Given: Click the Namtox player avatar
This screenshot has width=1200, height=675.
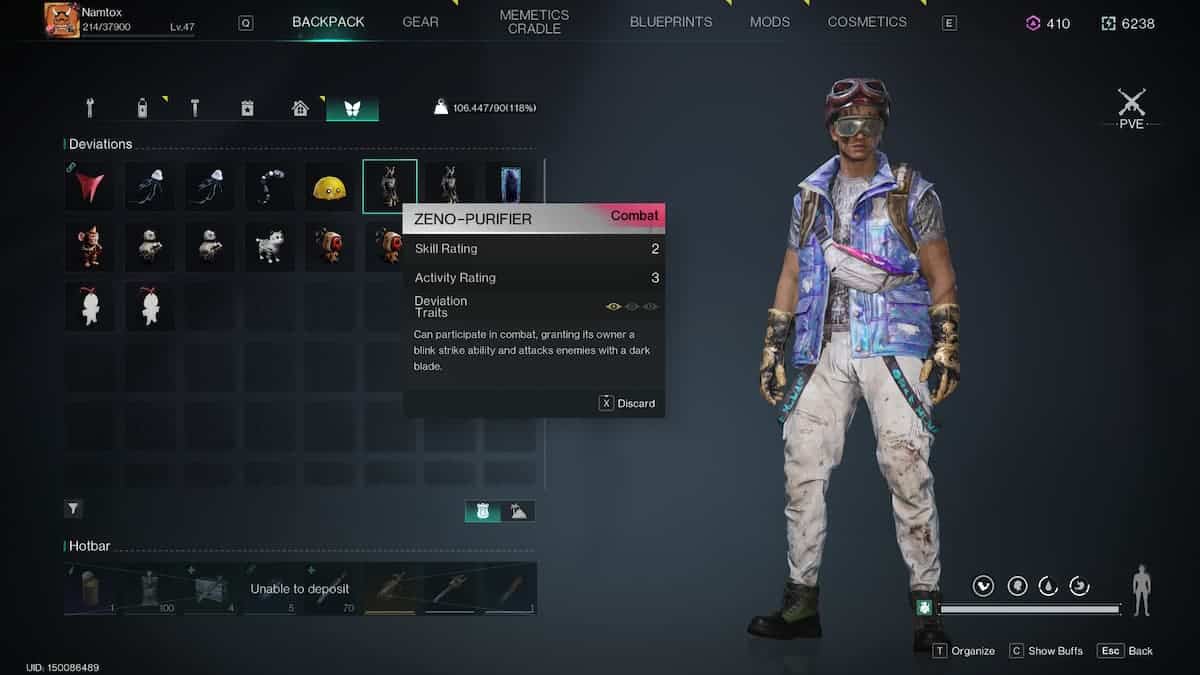Looking at the screenshot, I should pyautogui.click(x=62, y=20).
